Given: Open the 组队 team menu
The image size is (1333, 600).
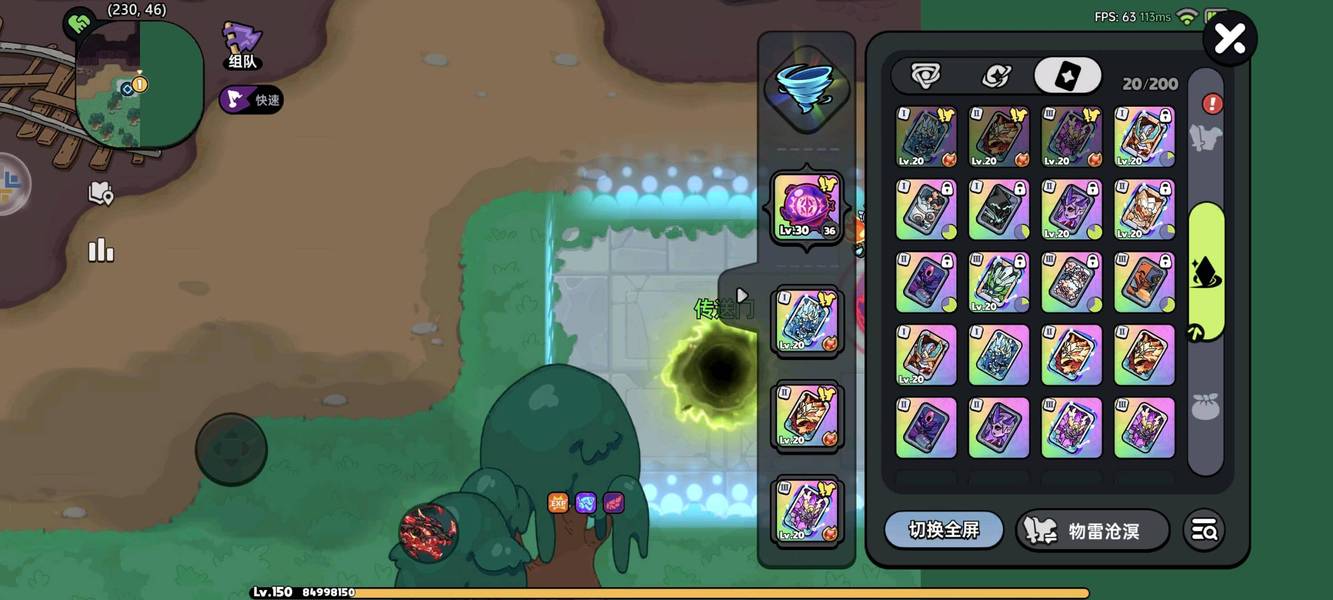Looking at the screenshot, I should pyautogui.click(x=241, y=46).
